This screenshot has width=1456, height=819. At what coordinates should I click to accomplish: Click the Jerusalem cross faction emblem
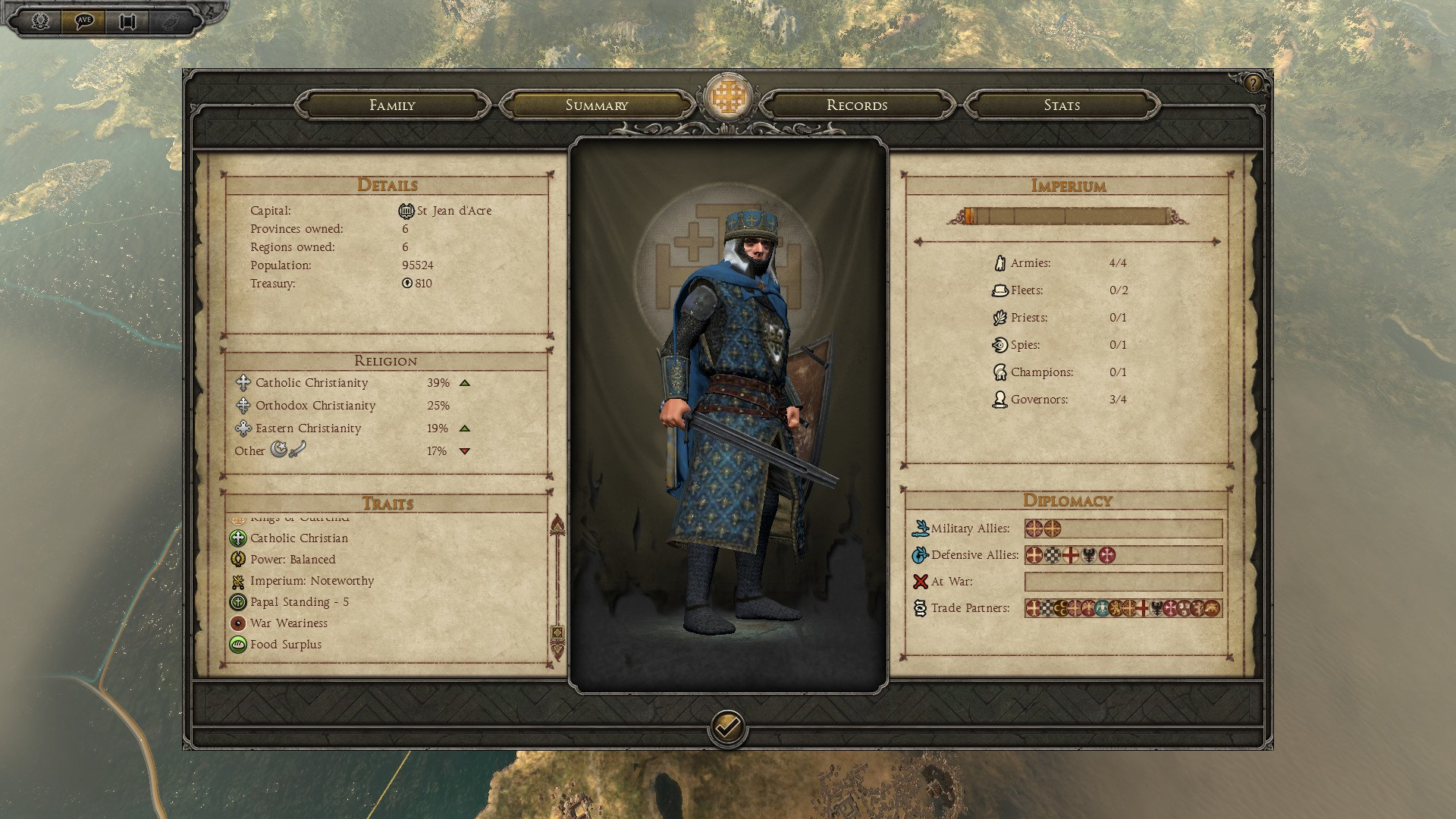click(x=727, y=97)
